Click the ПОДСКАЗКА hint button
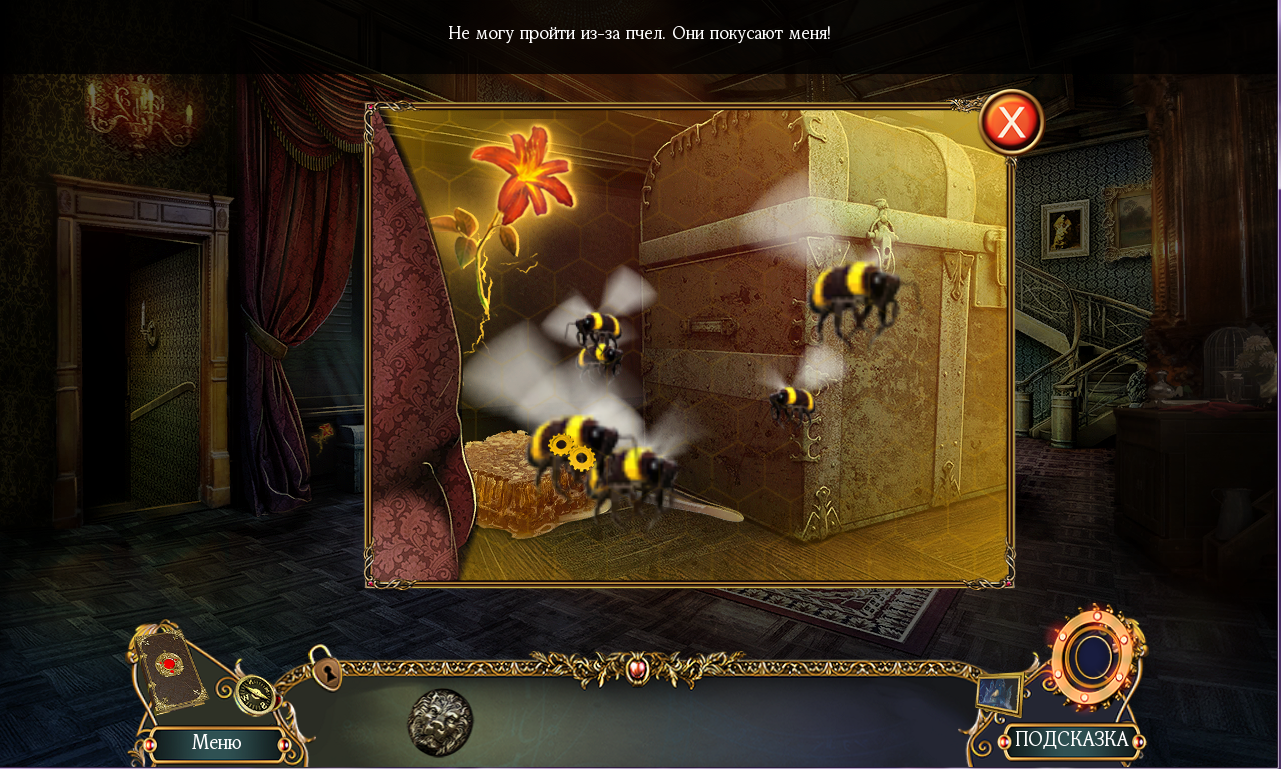 1071,740
